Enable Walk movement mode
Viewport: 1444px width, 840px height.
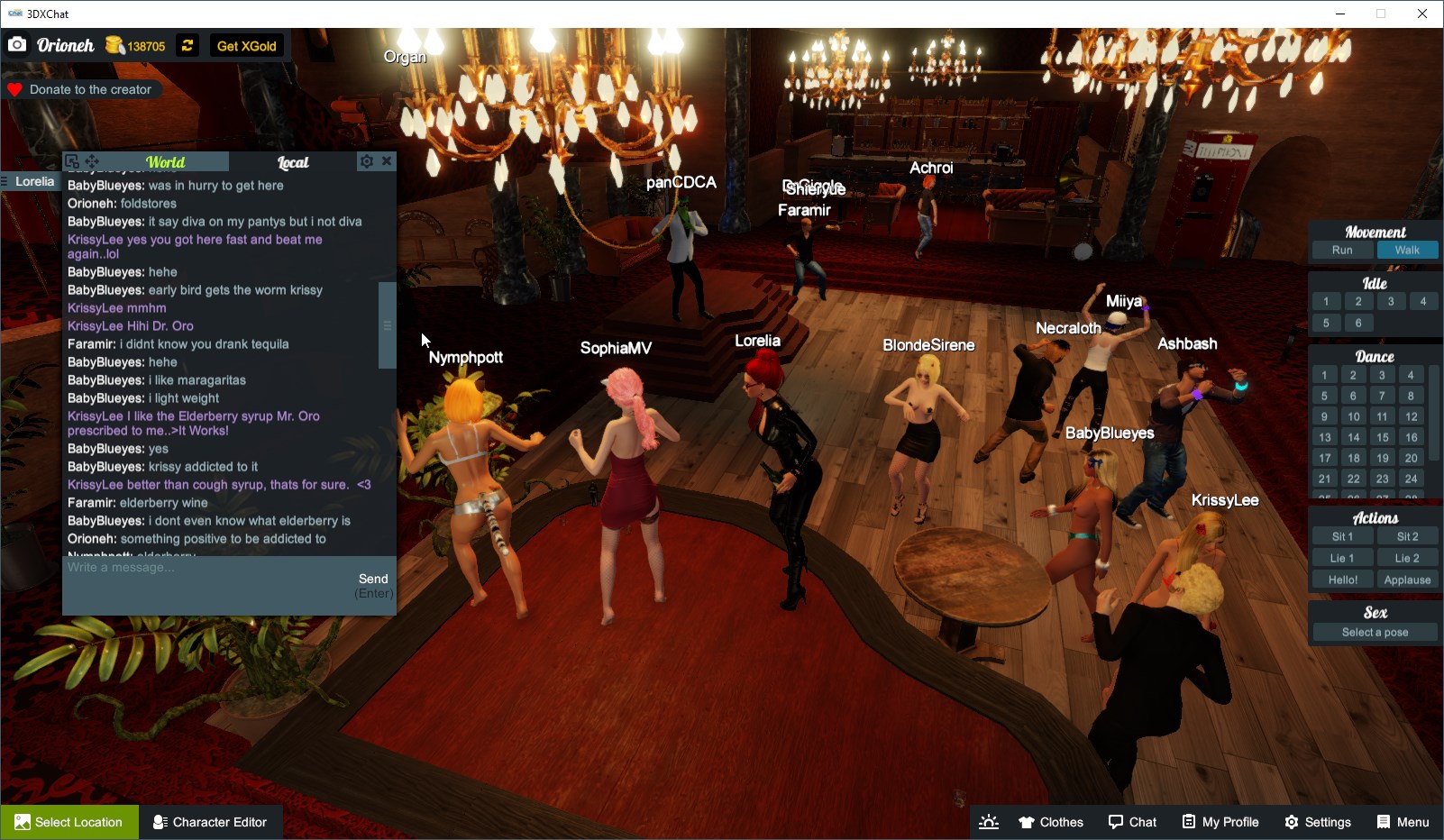(1408, 250)
